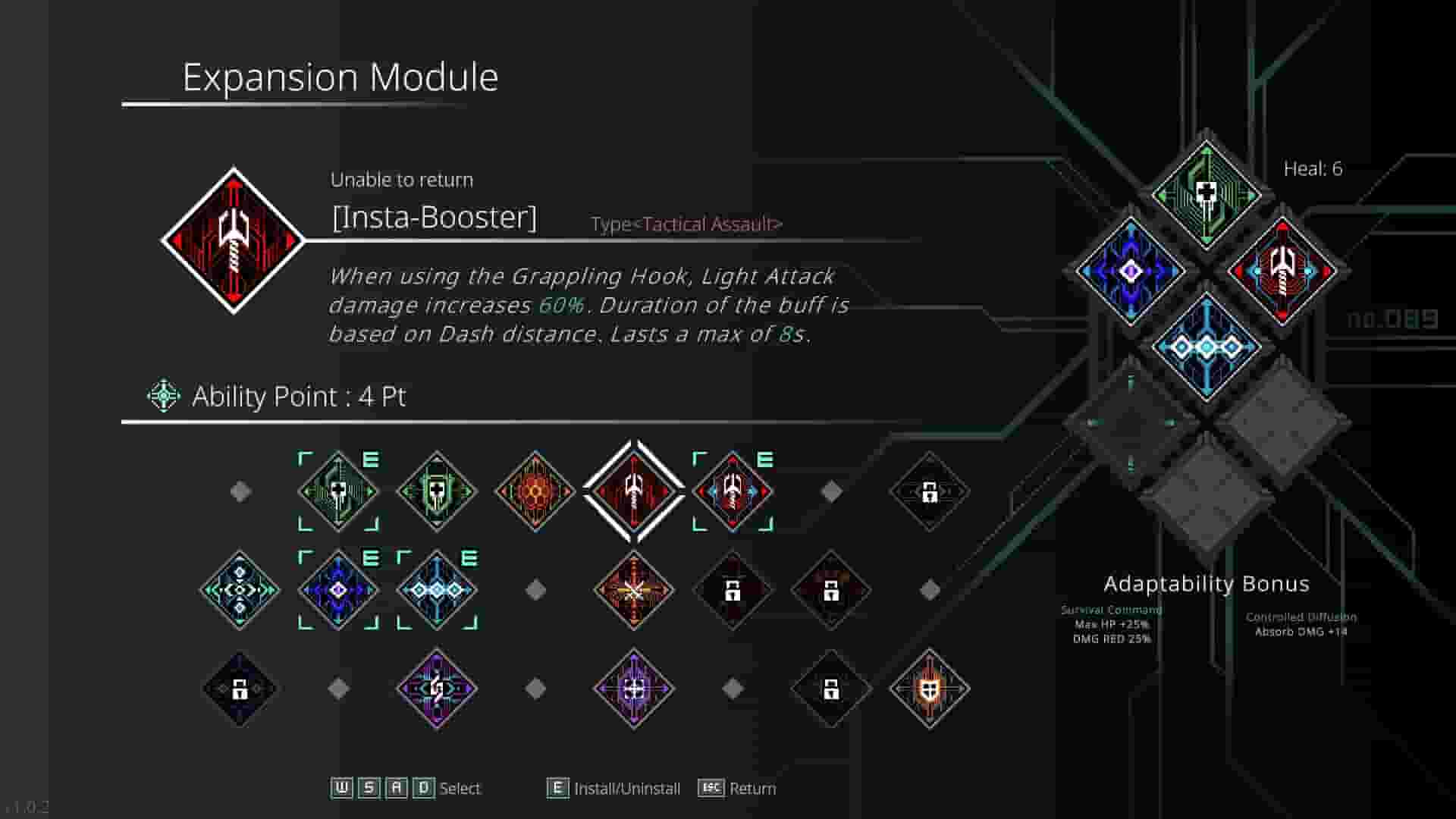Viewport: 1456px width, 819px height.
Task: Select the orange shield module at bottom right
Action: [x=929, y=690]
